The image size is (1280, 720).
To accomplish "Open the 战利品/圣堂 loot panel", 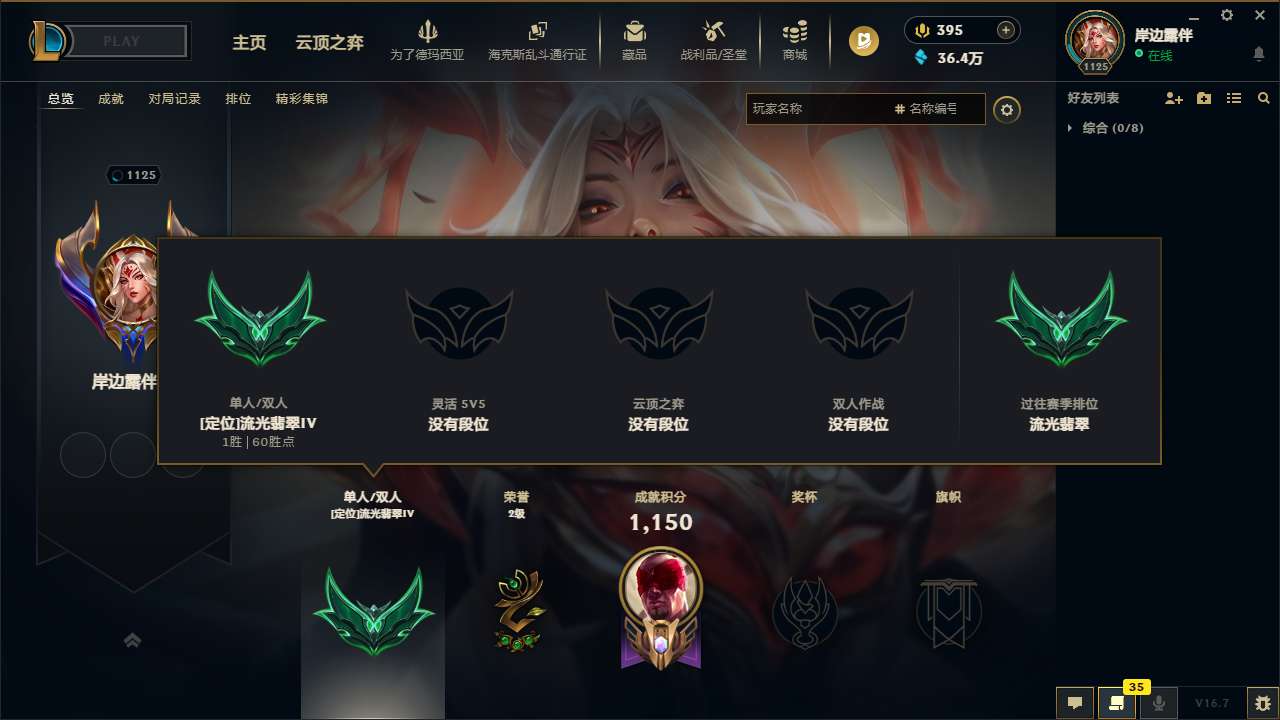I will click(x=713, y=41).
